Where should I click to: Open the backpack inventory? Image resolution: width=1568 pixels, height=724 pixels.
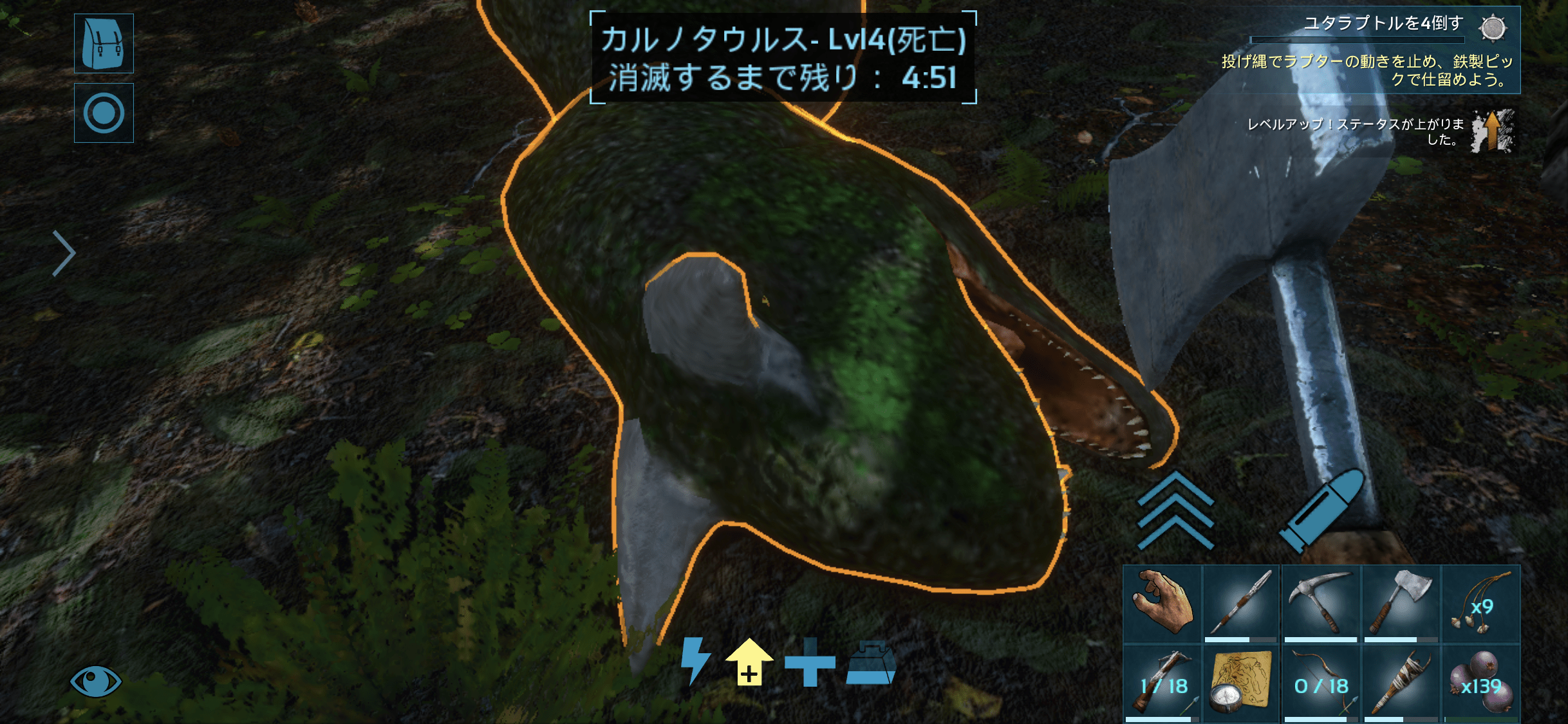point(104,43)
